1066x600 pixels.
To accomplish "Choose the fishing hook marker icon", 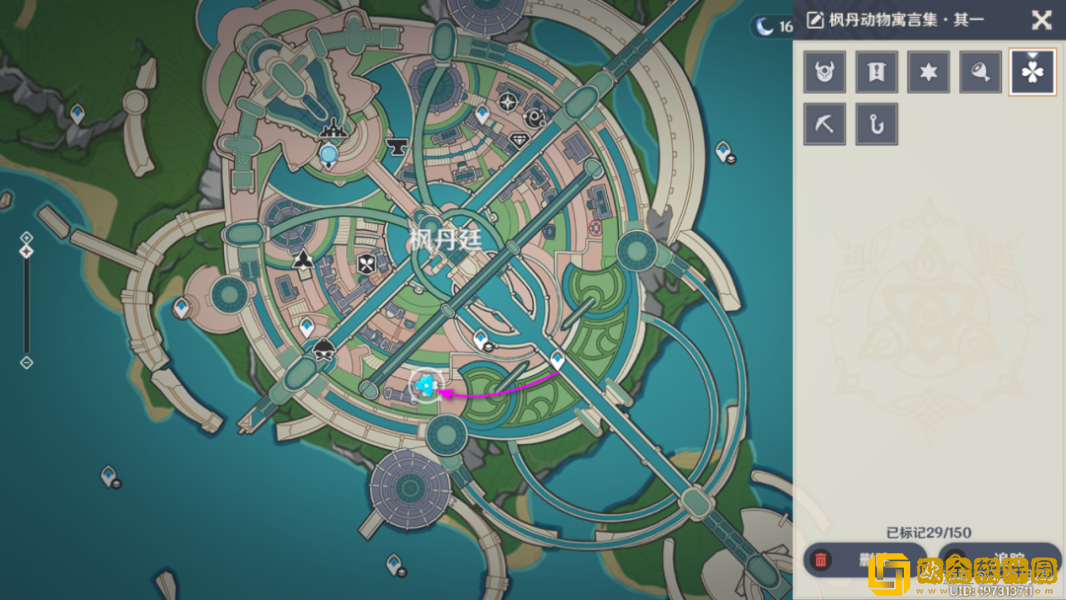I will 877,124.
